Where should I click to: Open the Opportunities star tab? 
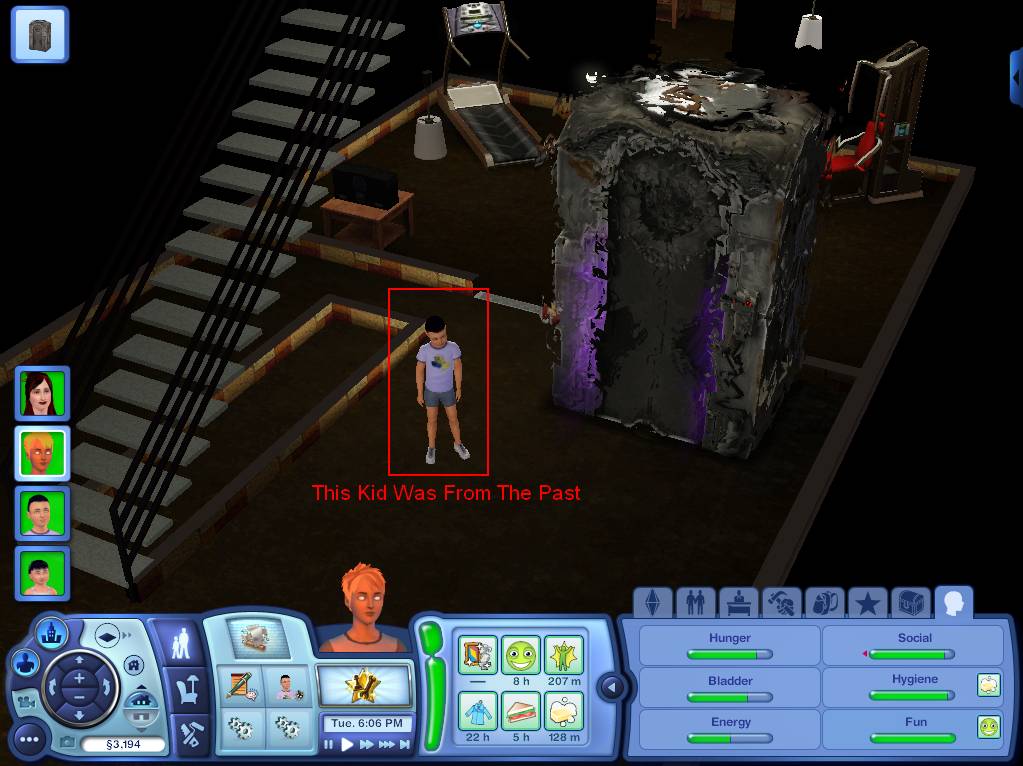pyautogui.click(x=867, y=603)
